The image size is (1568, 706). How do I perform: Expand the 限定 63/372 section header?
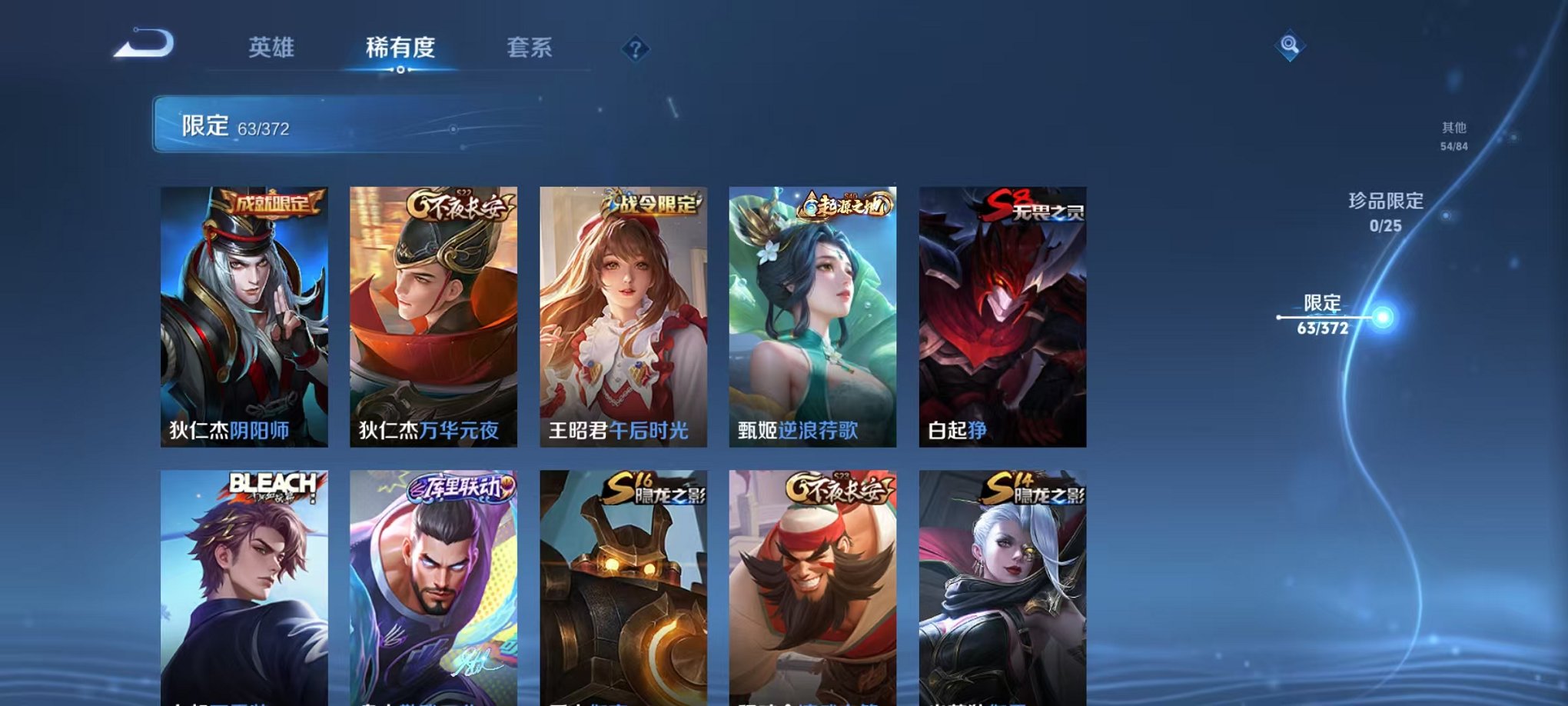[323, 124]
